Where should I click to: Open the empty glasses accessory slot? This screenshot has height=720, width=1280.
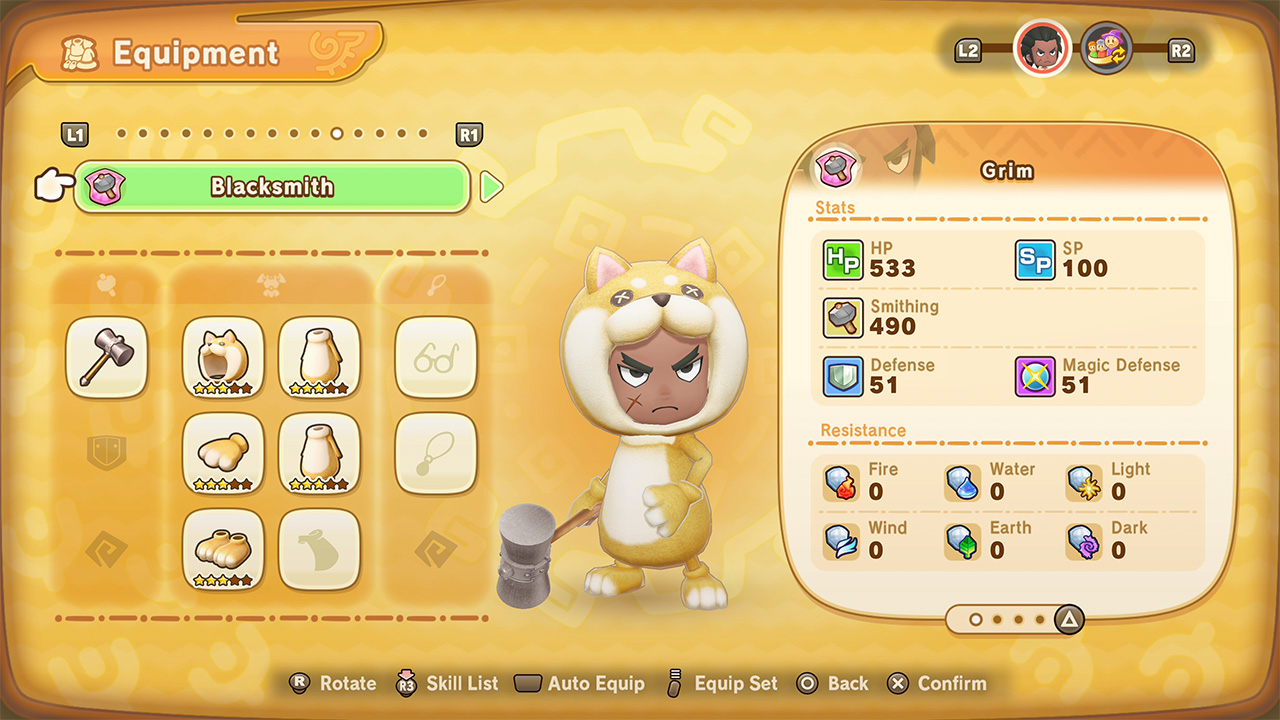coord(436,357)
